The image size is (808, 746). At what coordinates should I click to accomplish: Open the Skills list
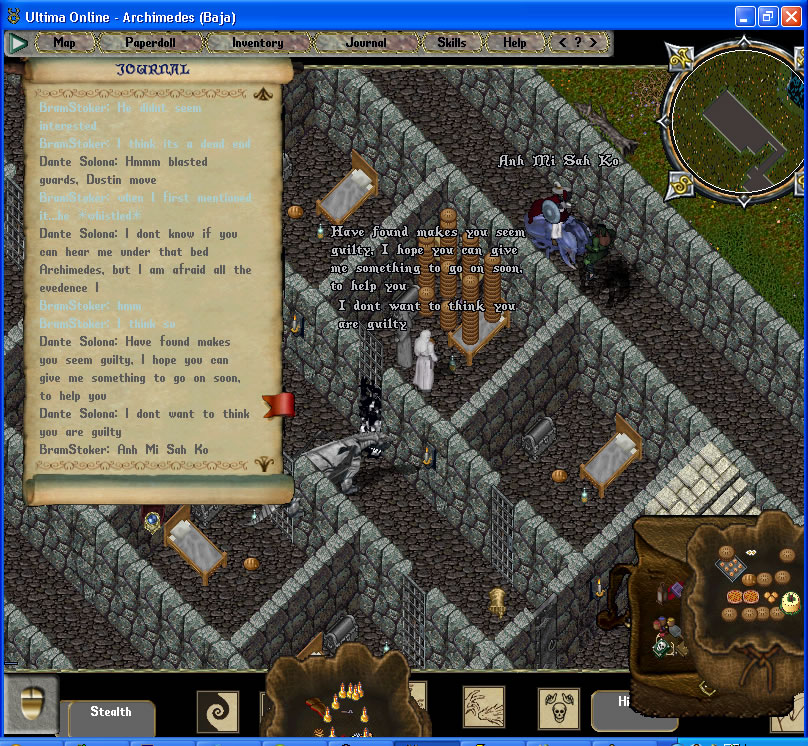coord(451,43)
